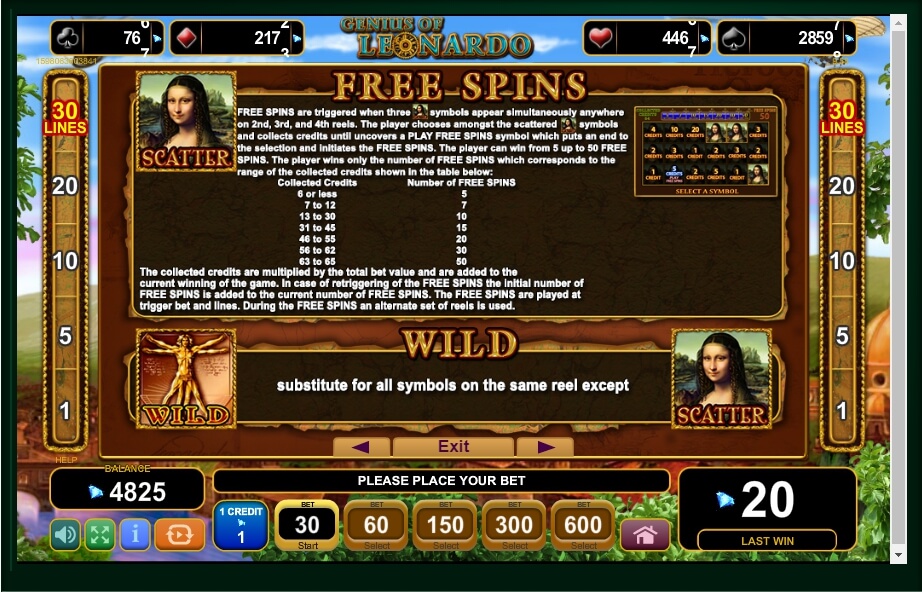Go to the previous paytable page
922x592 pixels.
[x=361, y=446]
